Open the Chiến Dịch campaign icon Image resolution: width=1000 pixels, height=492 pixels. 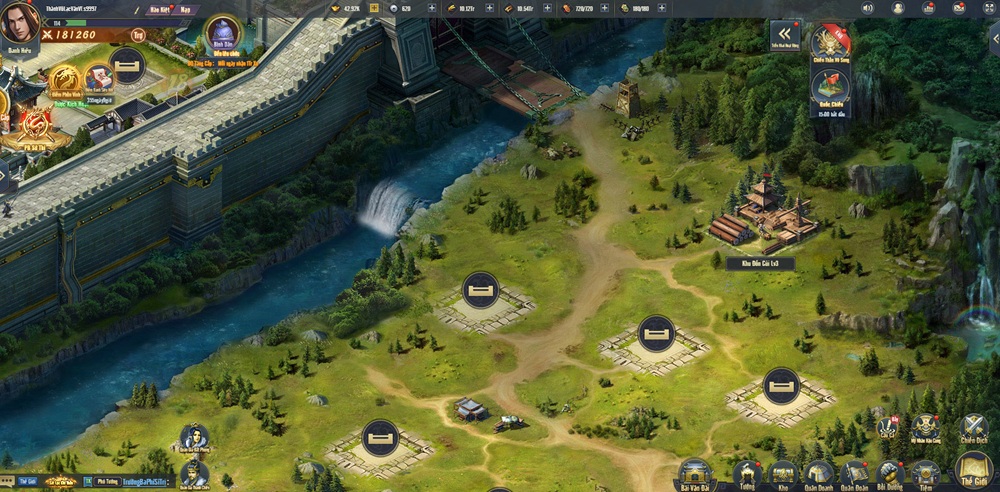click(x=973, y=427)
